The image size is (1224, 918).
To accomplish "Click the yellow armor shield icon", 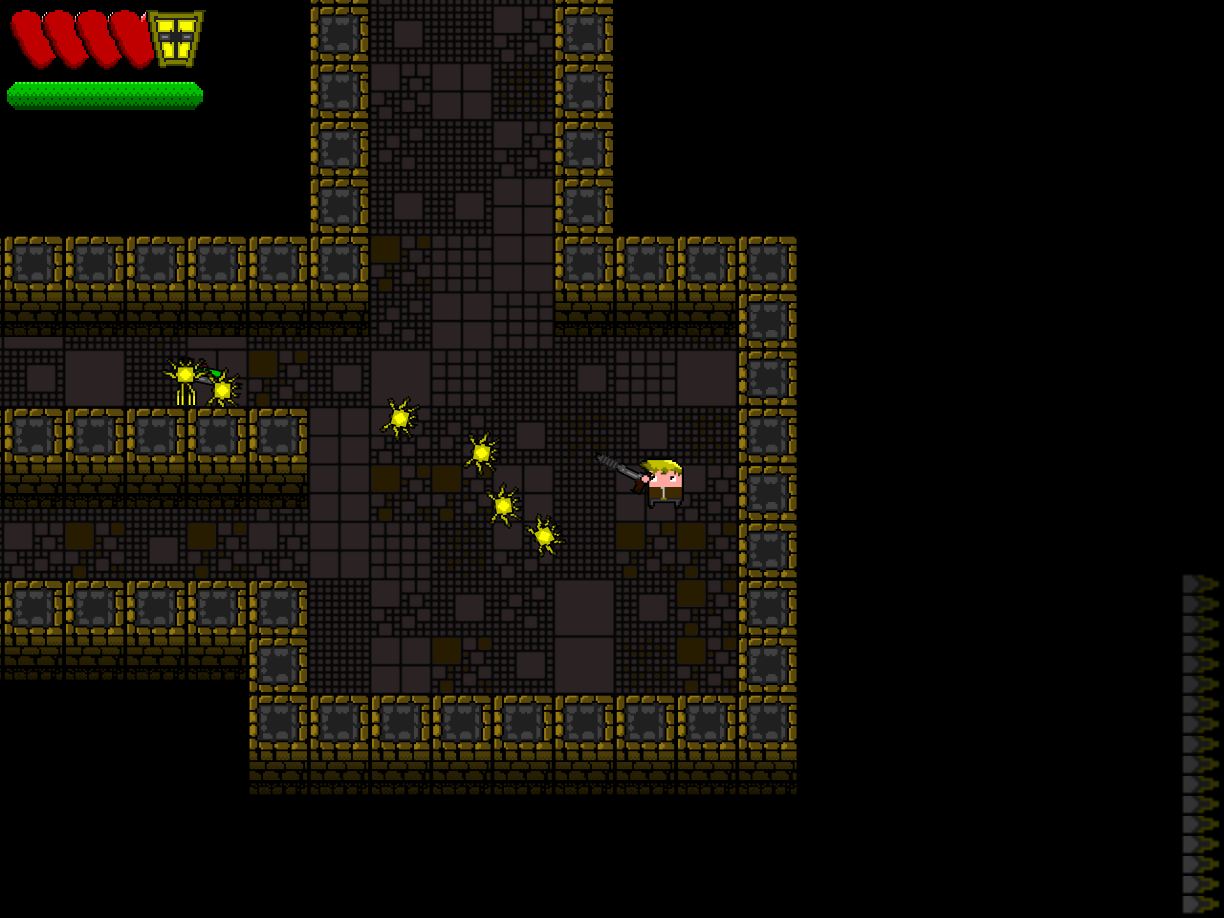I will pos(176,39).
